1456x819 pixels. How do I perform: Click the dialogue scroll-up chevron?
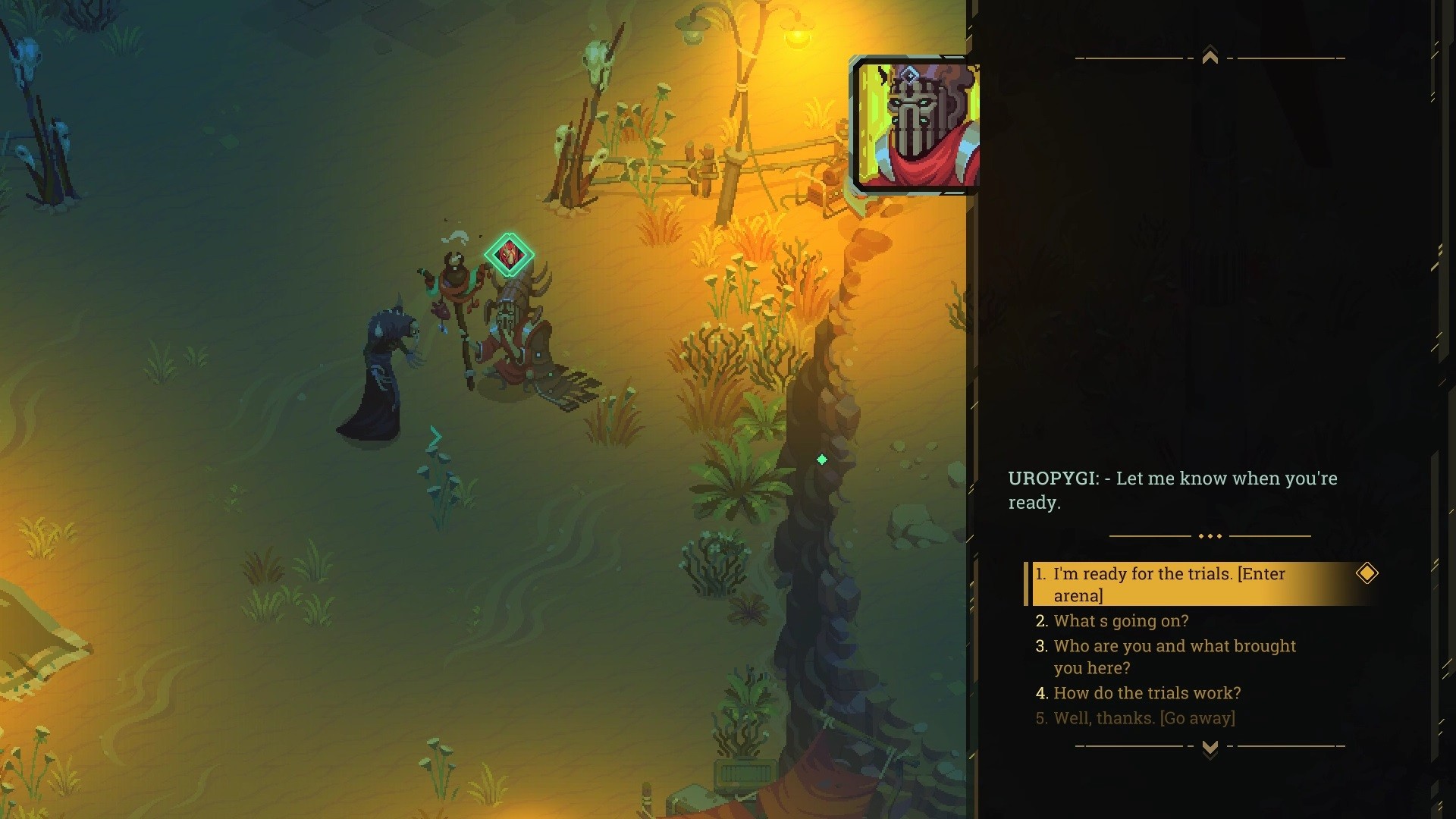pos(1210,57)
